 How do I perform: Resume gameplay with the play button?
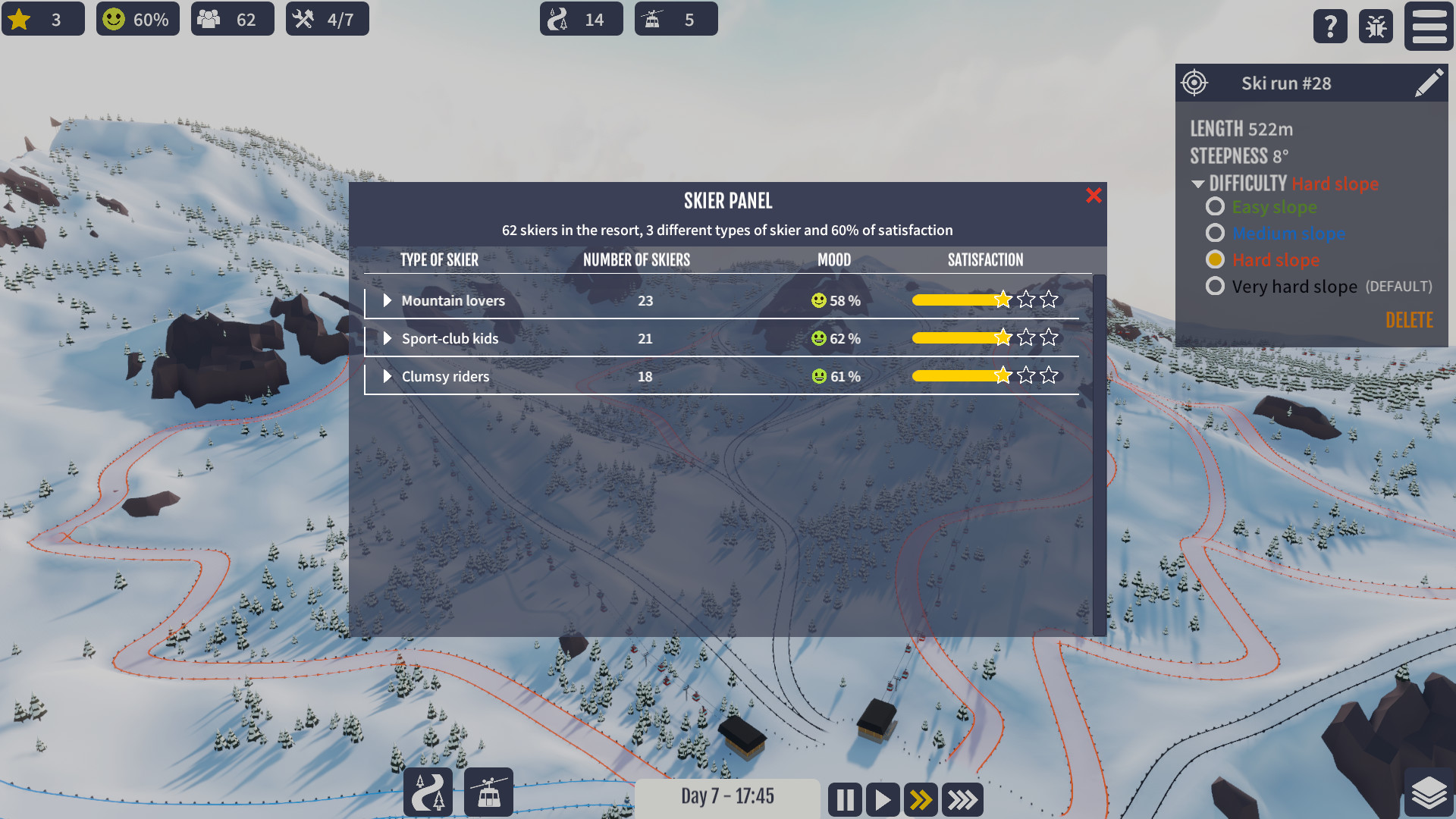(x=882, y=799)
